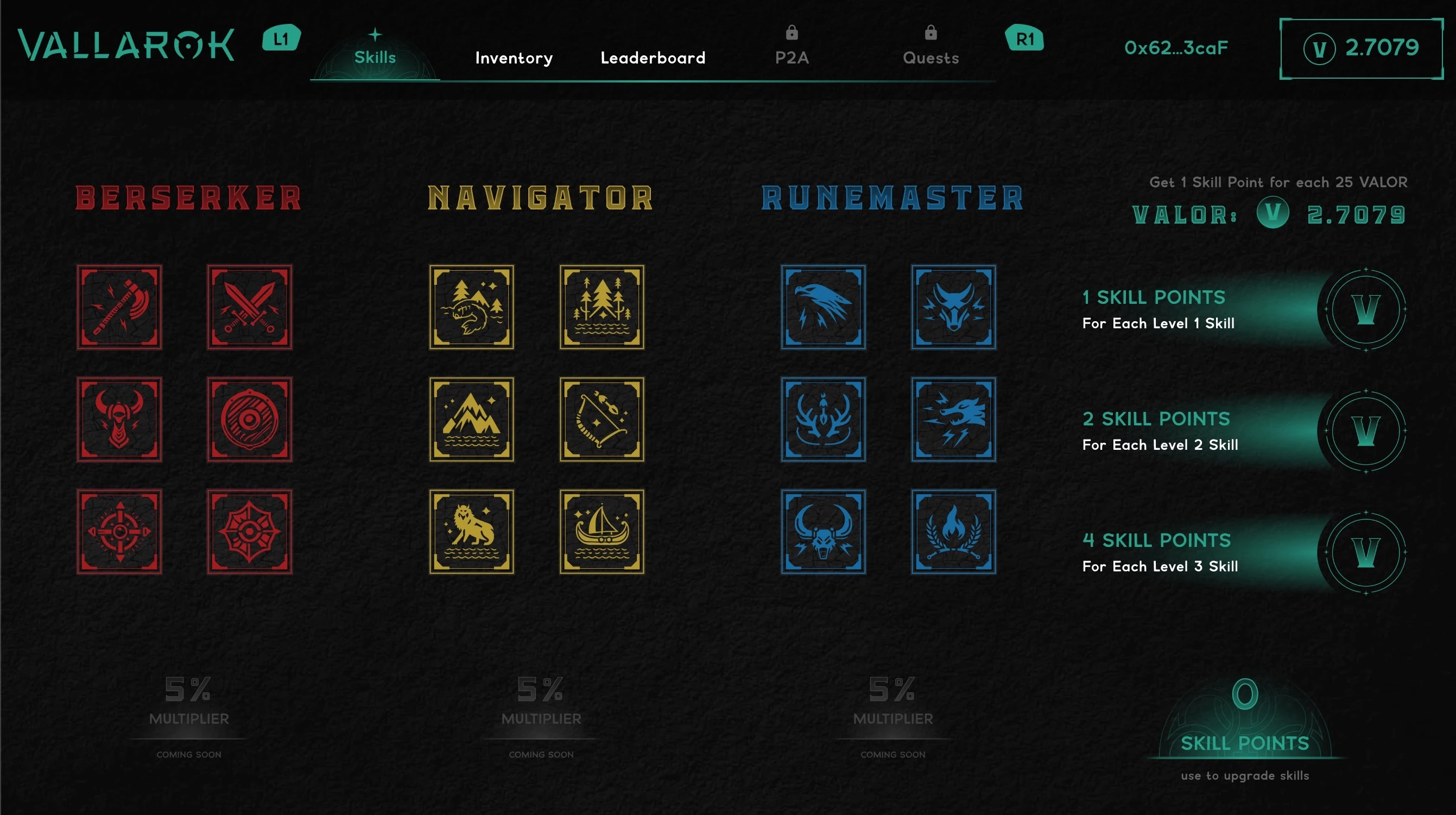Choose the mountain peaks Navigator skill
The width and height of the screenshot is (1456, 815).
pyautogui.click(x=471, y=419)
